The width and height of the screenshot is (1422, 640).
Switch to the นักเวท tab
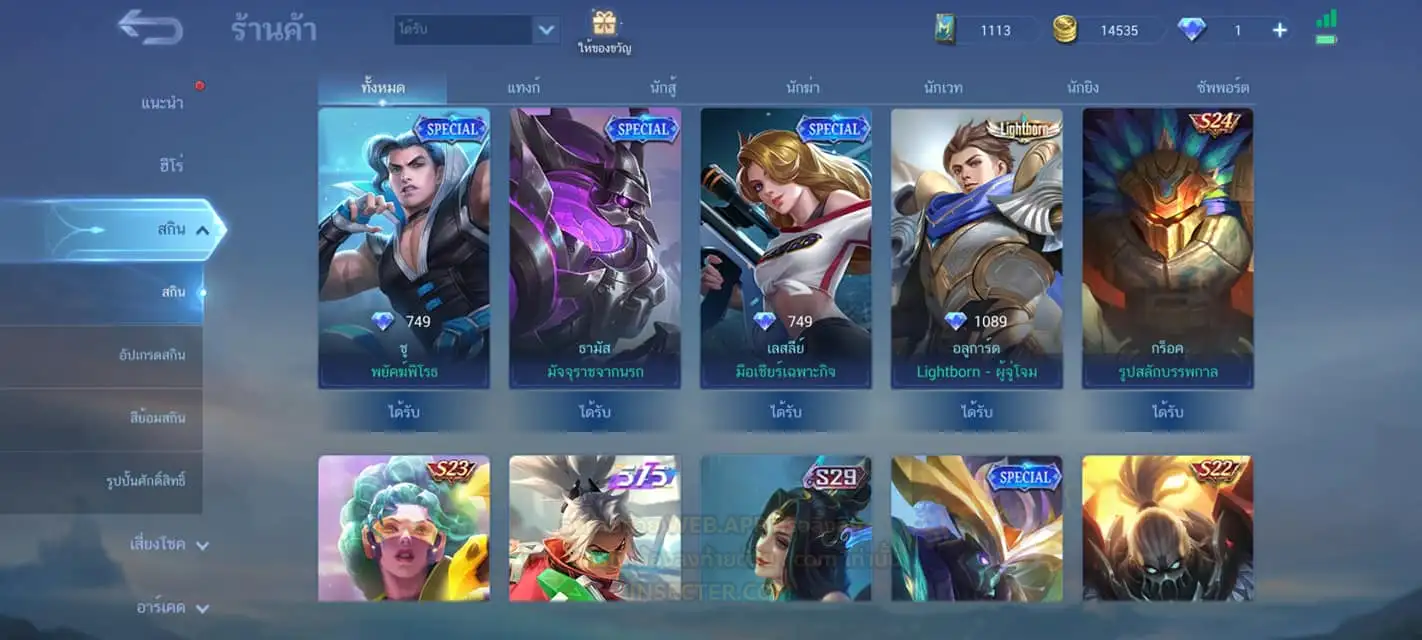coord(943,88)
